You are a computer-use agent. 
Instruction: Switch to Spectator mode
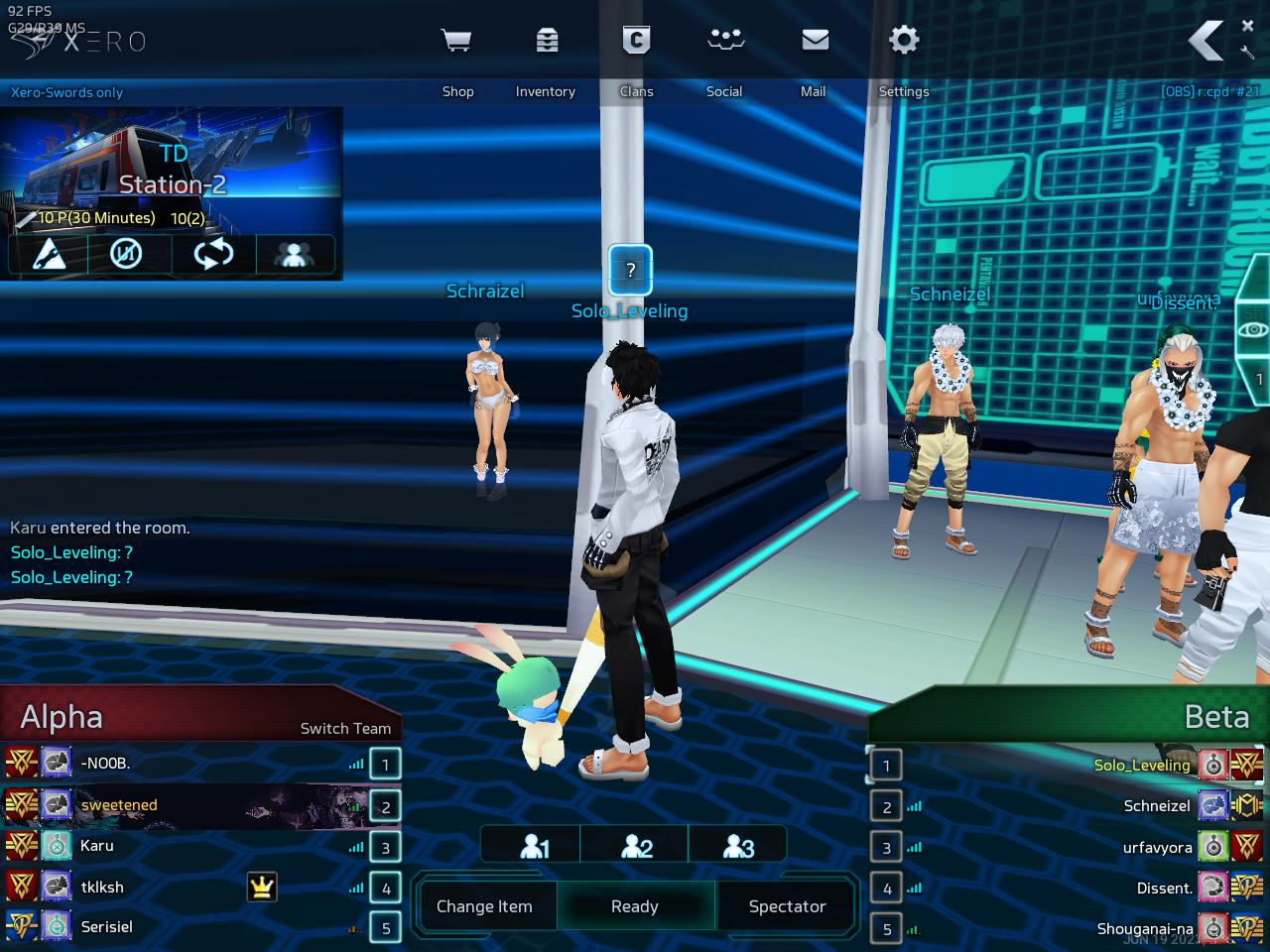point(787,906)
